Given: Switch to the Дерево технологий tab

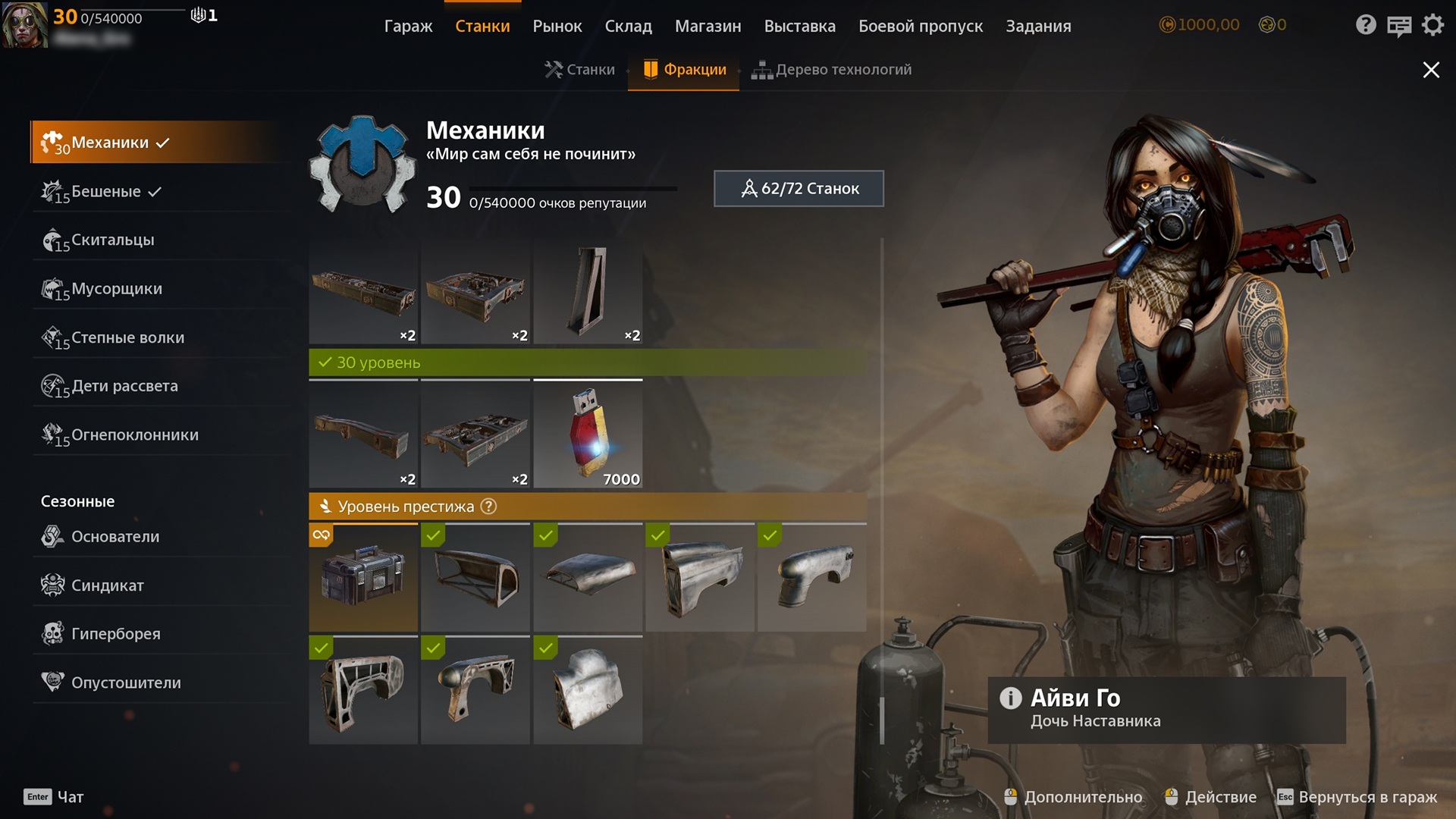Looking at the screenshot, I should pyautogui.click(x=832, y=70).
